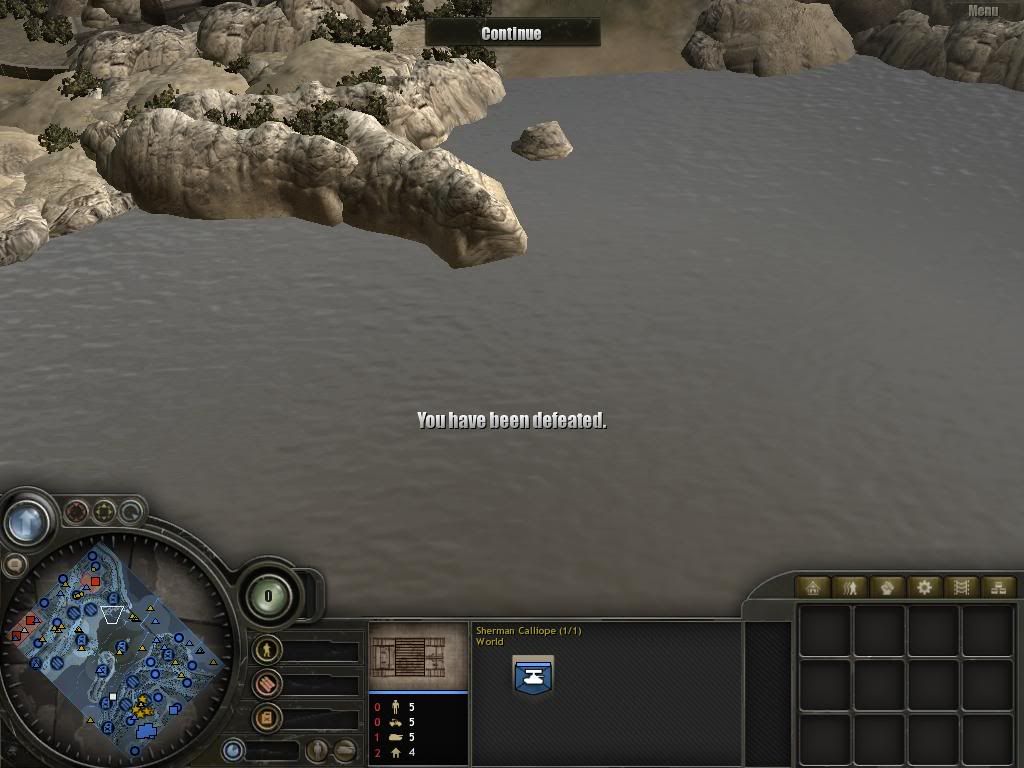
Task: Open the gear icon tab
Action: coord(924,587)
